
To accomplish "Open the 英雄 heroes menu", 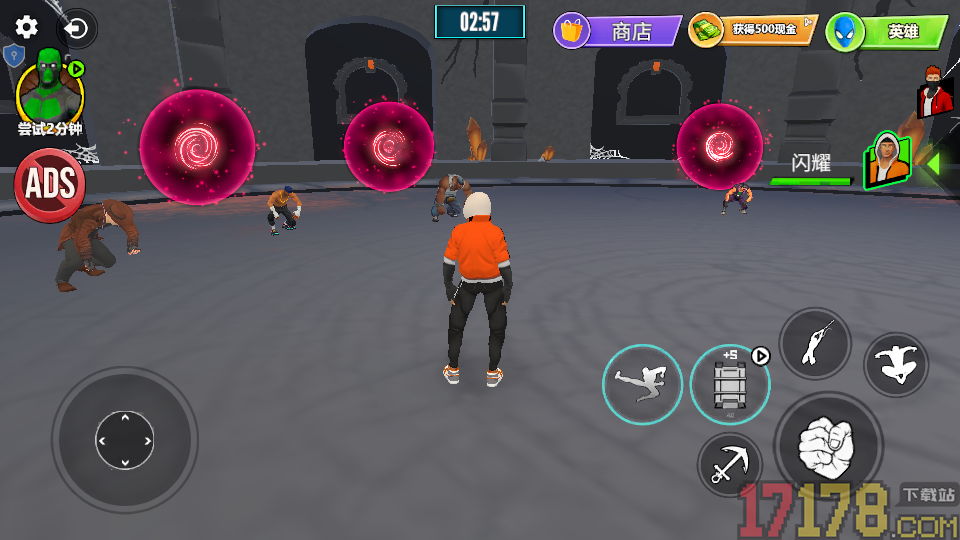I will [887, 32].
